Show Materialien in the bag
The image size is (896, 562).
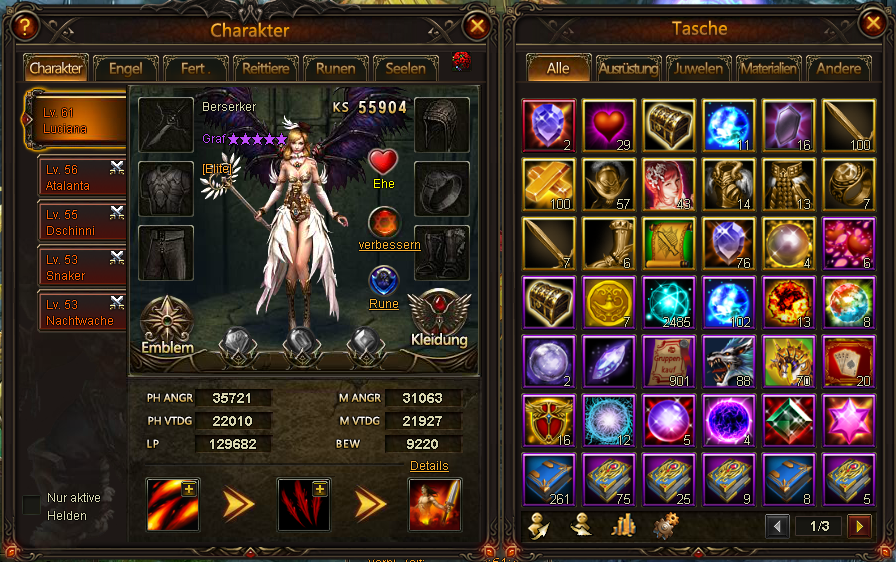click(x=769, y=69)
